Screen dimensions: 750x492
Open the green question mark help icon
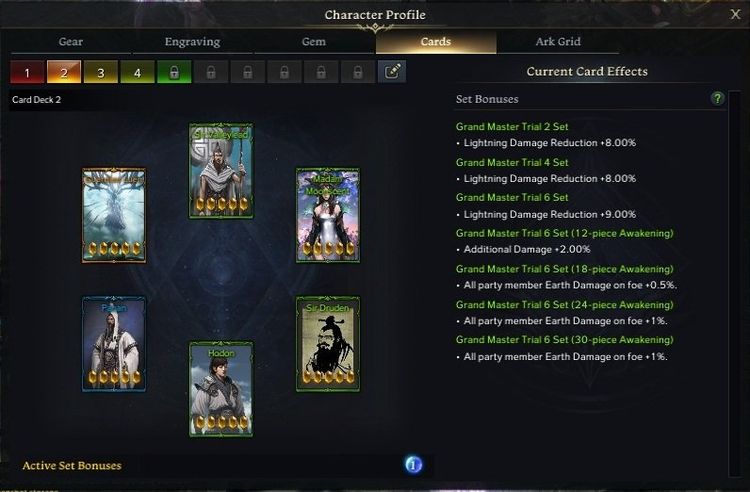[x=717, y=99]
